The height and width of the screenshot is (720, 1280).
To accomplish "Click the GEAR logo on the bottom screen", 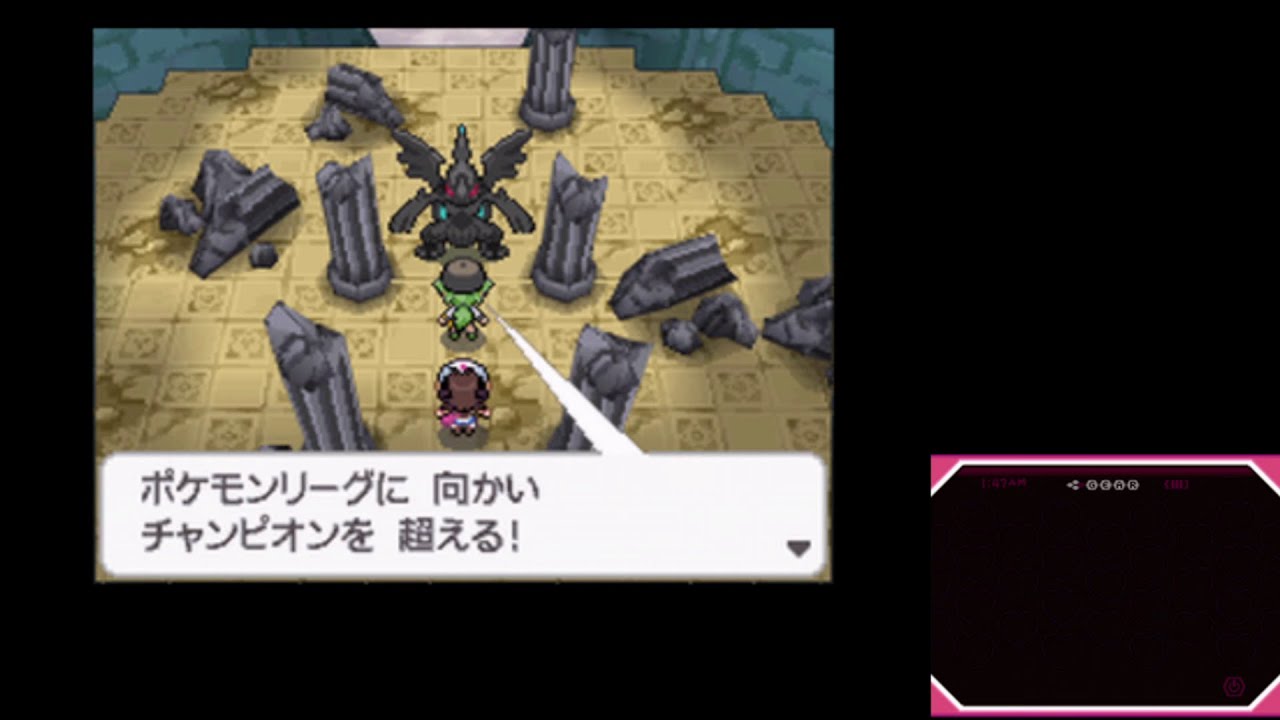I will [1112, 484].
